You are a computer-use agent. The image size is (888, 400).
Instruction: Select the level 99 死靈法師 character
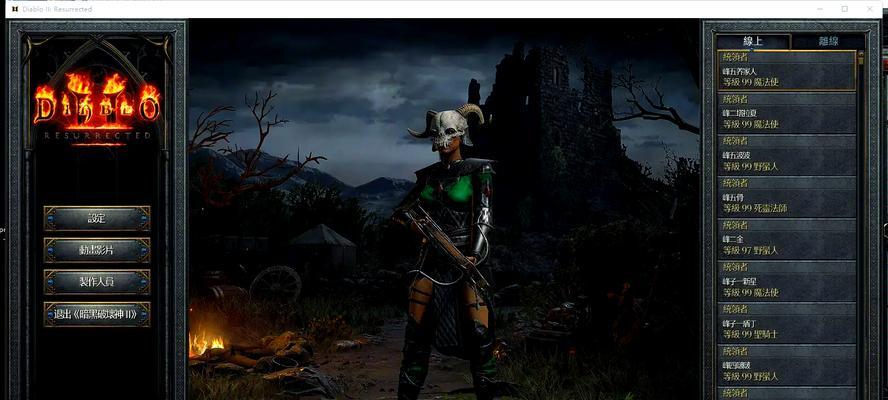pyautogui.click(x=787, y=202)
